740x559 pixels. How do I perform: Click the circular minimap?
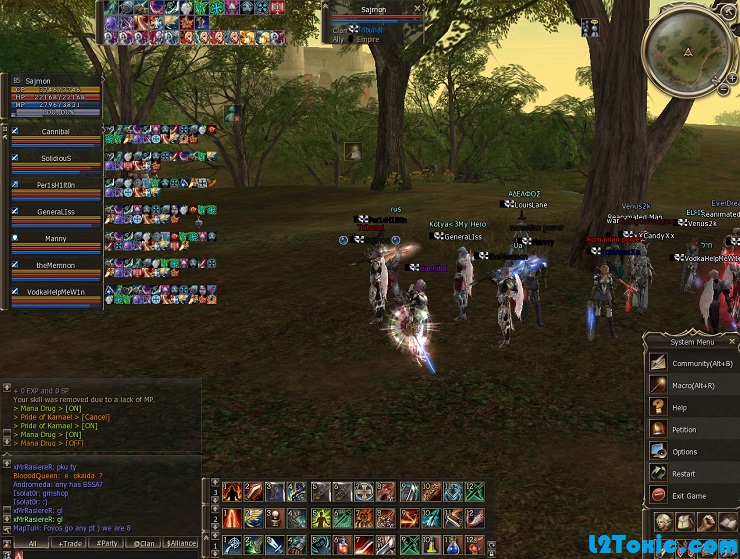pyautogui.click(x=687, y=50)
